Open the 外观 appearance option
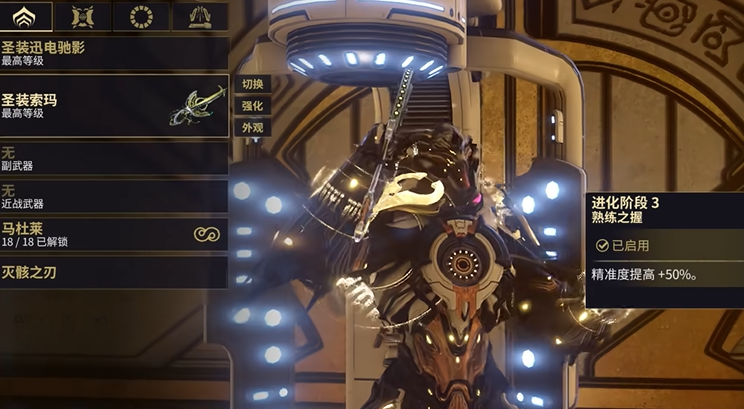Image resolution: width=744 pixels, height=409 pixels. [x=252, y=128]
